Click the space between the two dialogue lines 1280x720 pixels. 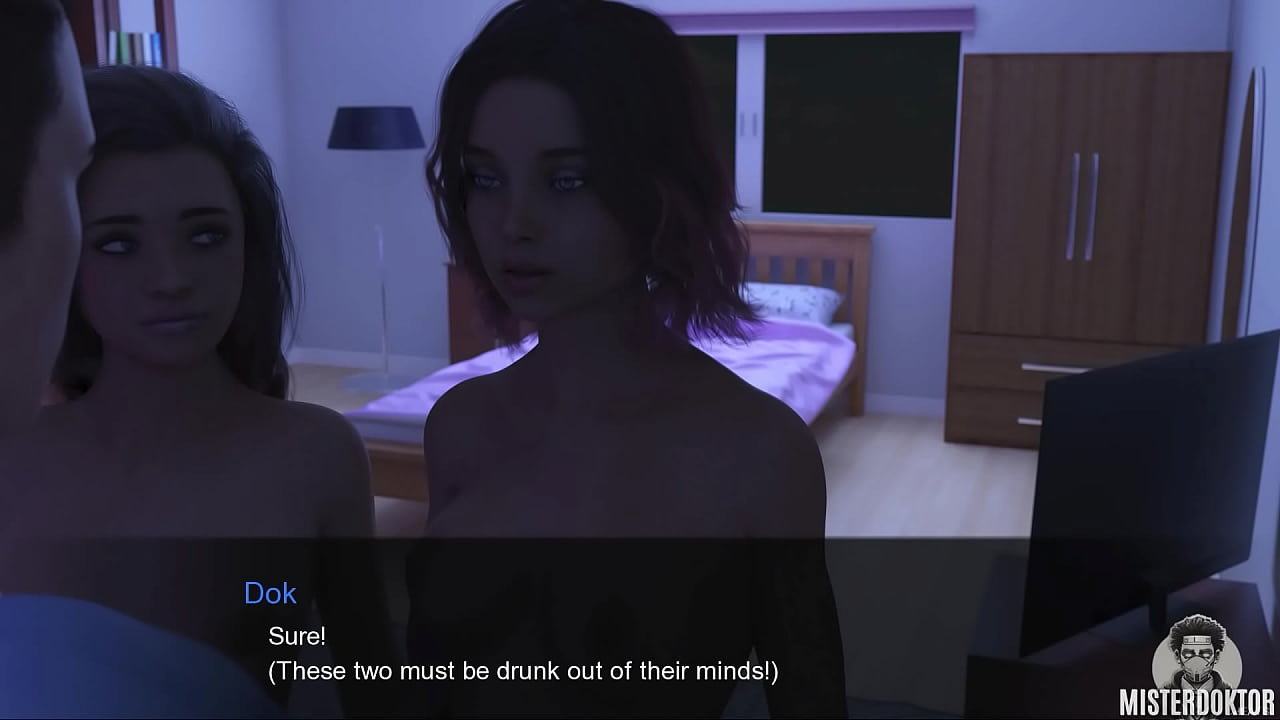(x=400, y=652)
